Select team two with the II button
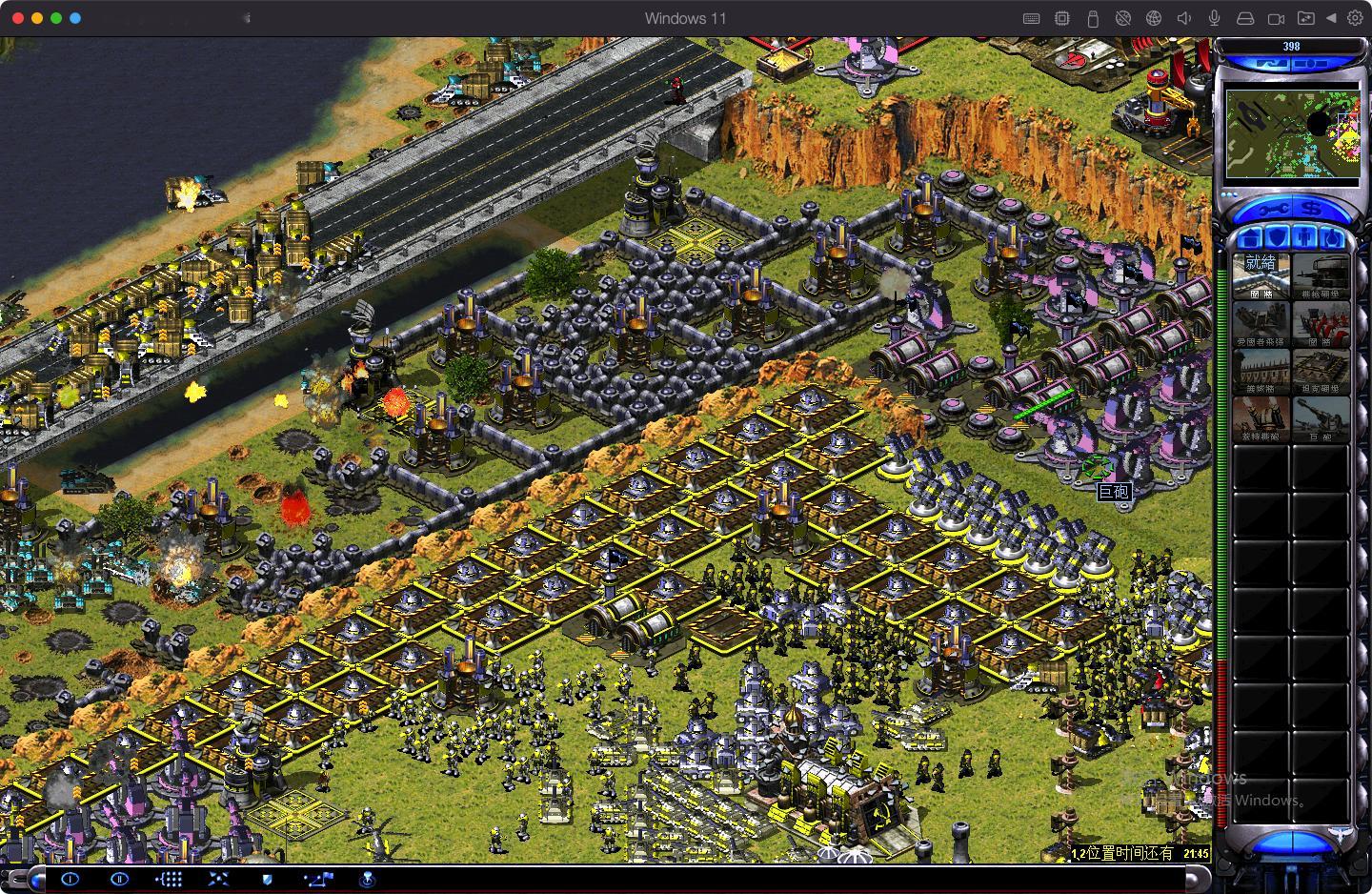 click(119, 879)
